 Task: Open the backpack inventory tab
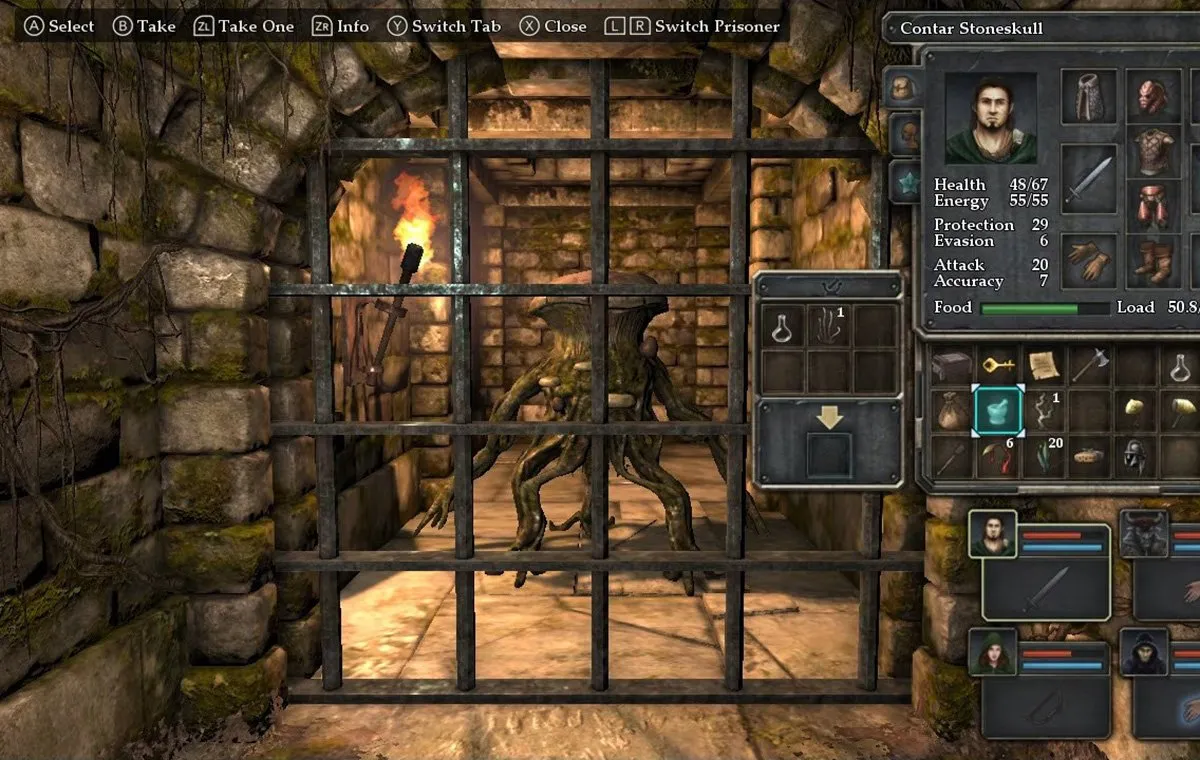902,87
